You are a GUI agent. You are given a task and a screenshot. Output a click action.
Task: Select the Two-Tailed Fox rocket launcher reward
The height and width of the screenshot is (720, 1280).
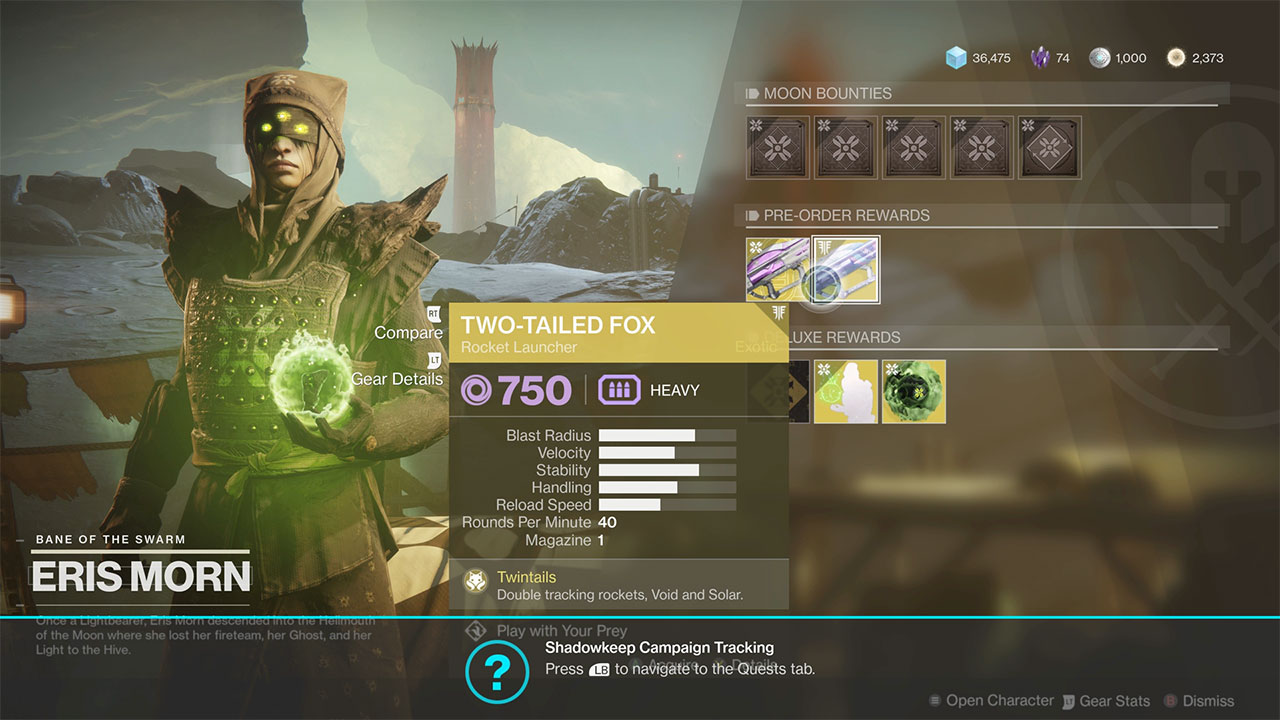click(x=846, y=270)
